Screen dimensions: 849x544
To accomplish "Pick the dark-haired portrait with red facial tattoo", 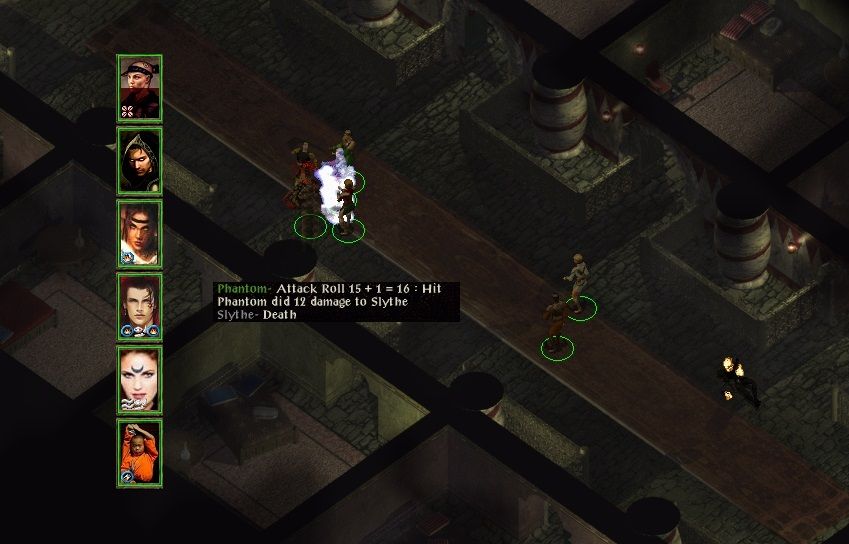I will tap(139, 307).
